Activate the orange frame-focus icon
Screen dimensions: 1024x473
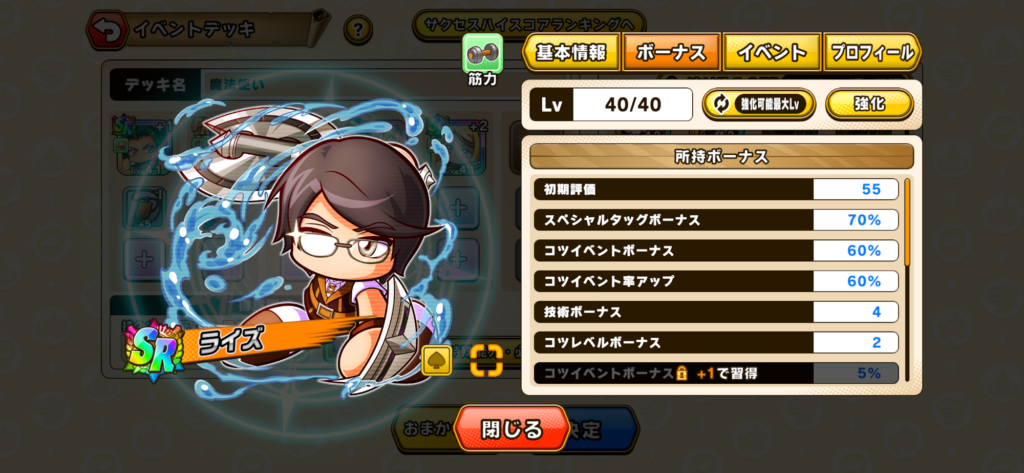(x=485, y=360)
